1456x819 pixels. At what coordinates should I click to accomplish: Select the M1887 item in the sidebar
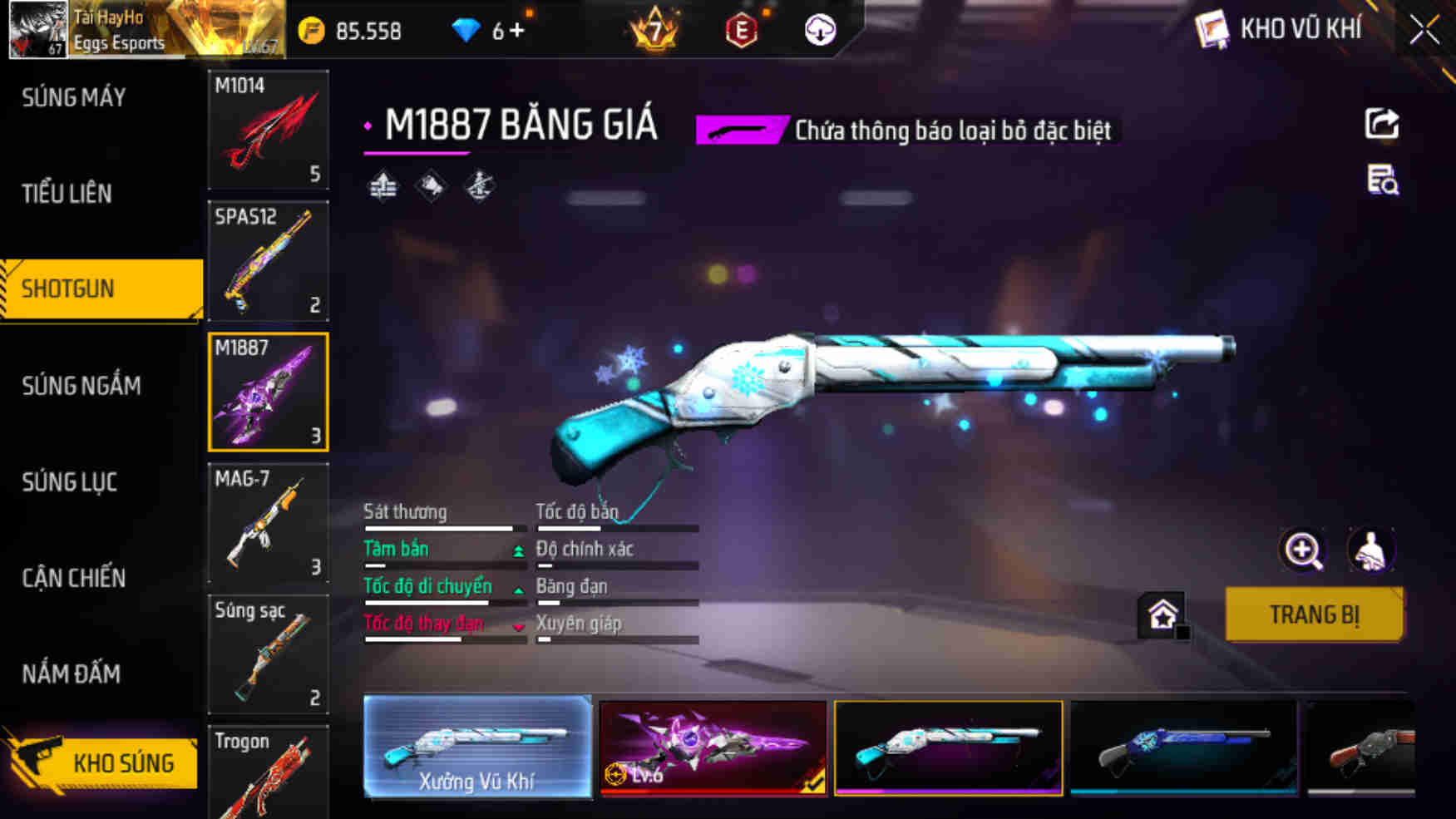(x=268, y=391)
